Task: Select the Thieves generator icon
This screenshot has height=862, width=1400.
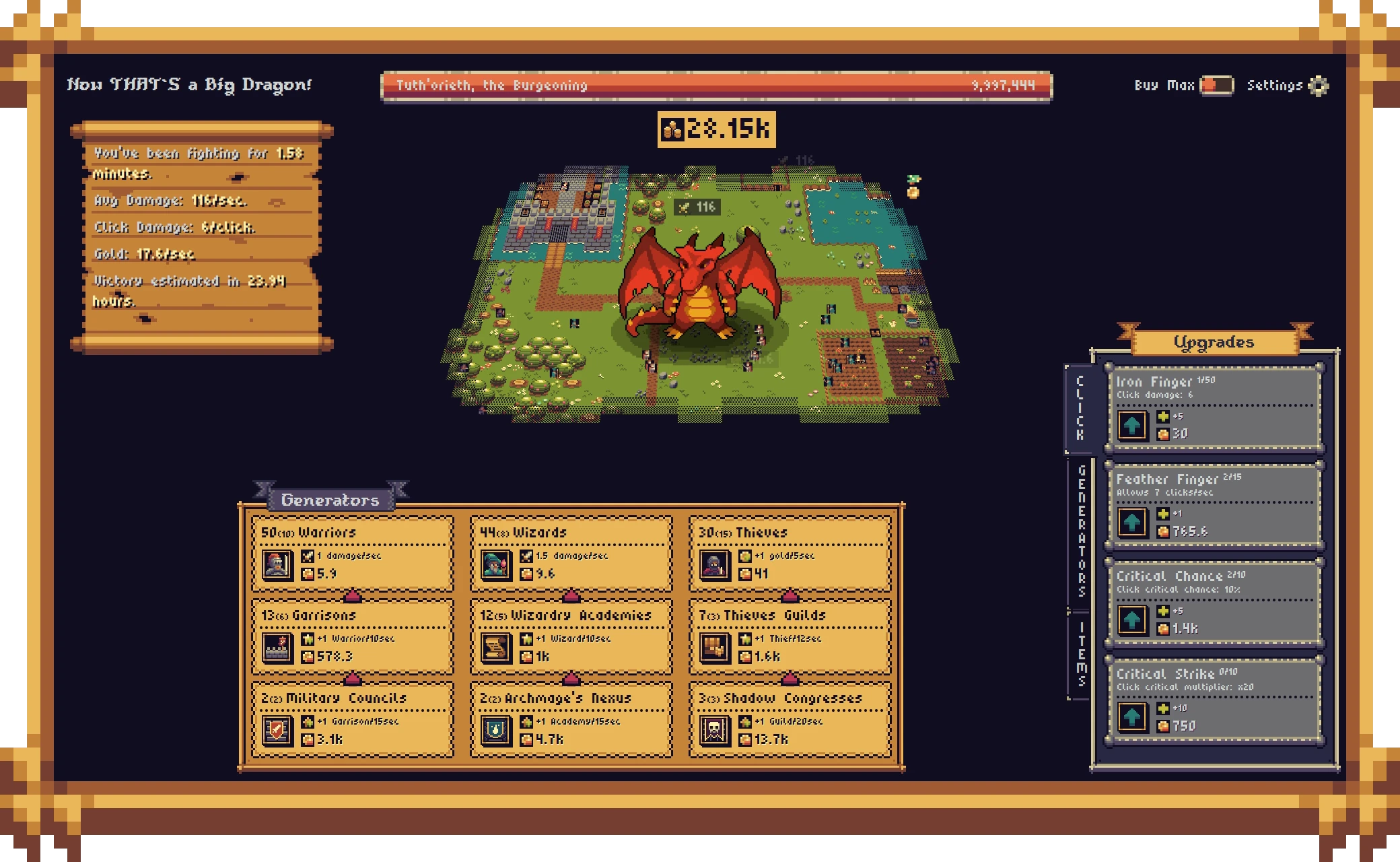Action: [x=713, y=564]
